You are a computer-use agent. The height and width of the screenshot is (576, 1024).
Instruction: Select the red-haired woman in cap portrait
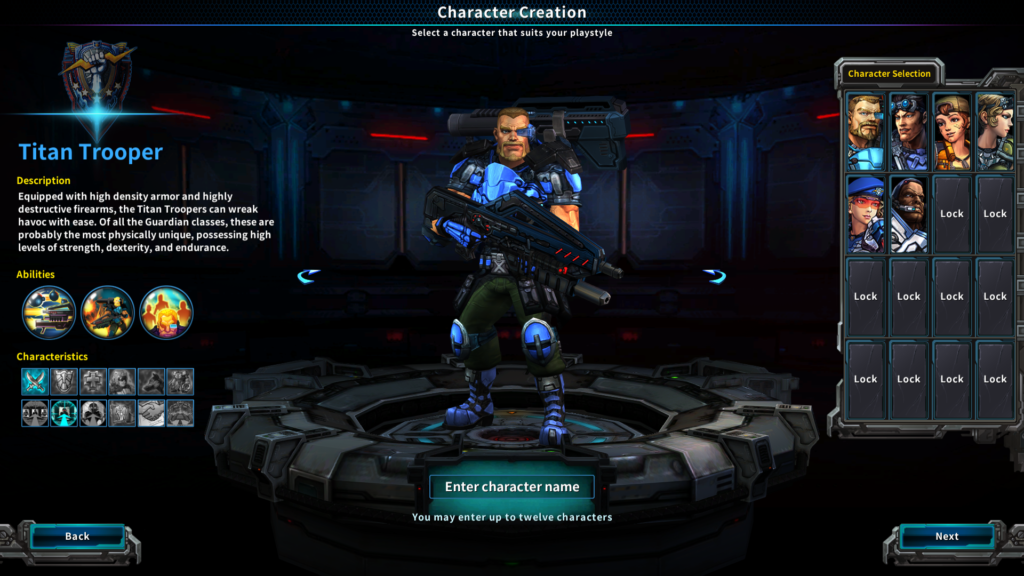point(951,131)
